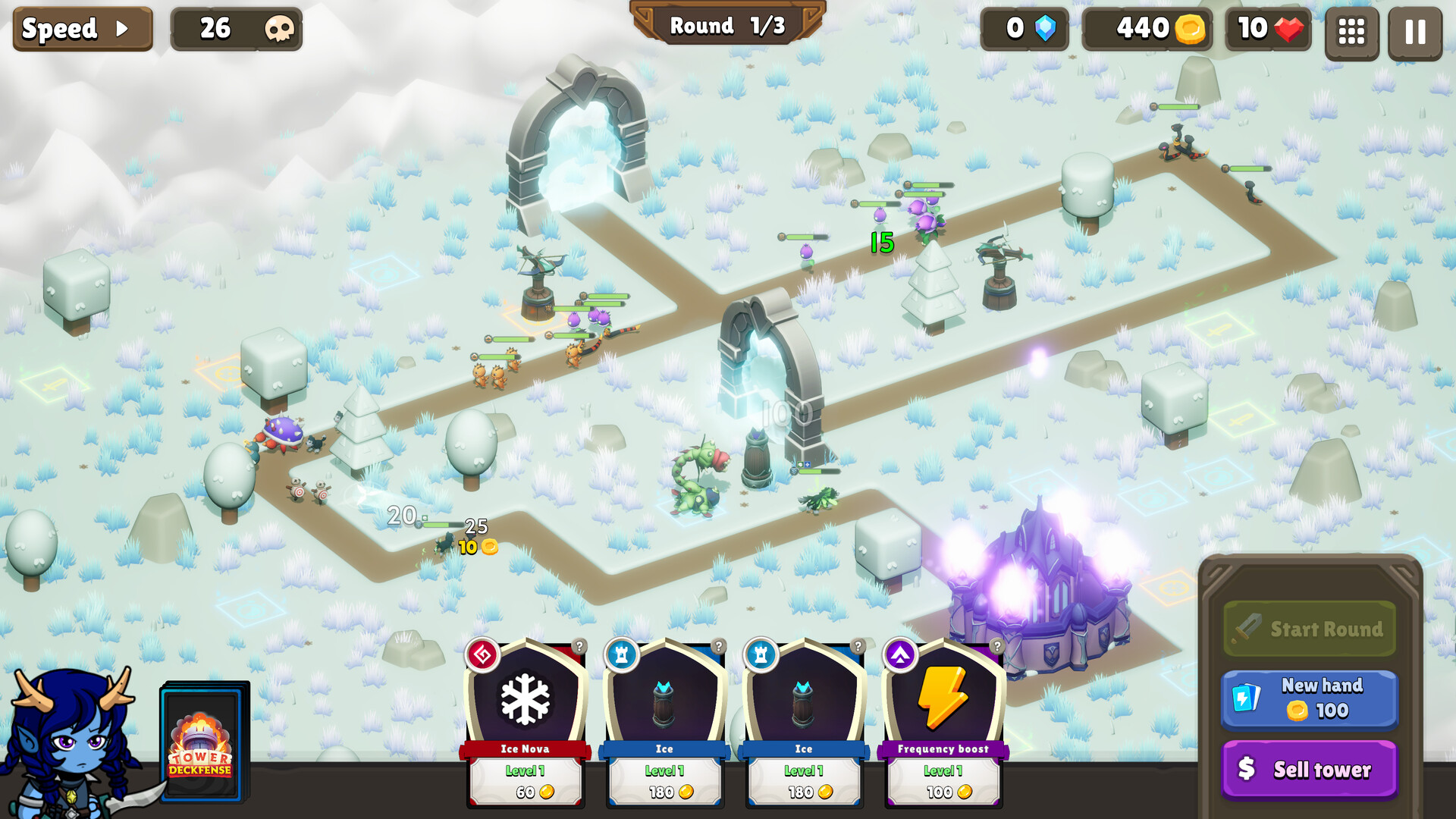The image size is (1456, 819).
Task: Click the blue tower badge on an Ice card
Action: point(621,655)
